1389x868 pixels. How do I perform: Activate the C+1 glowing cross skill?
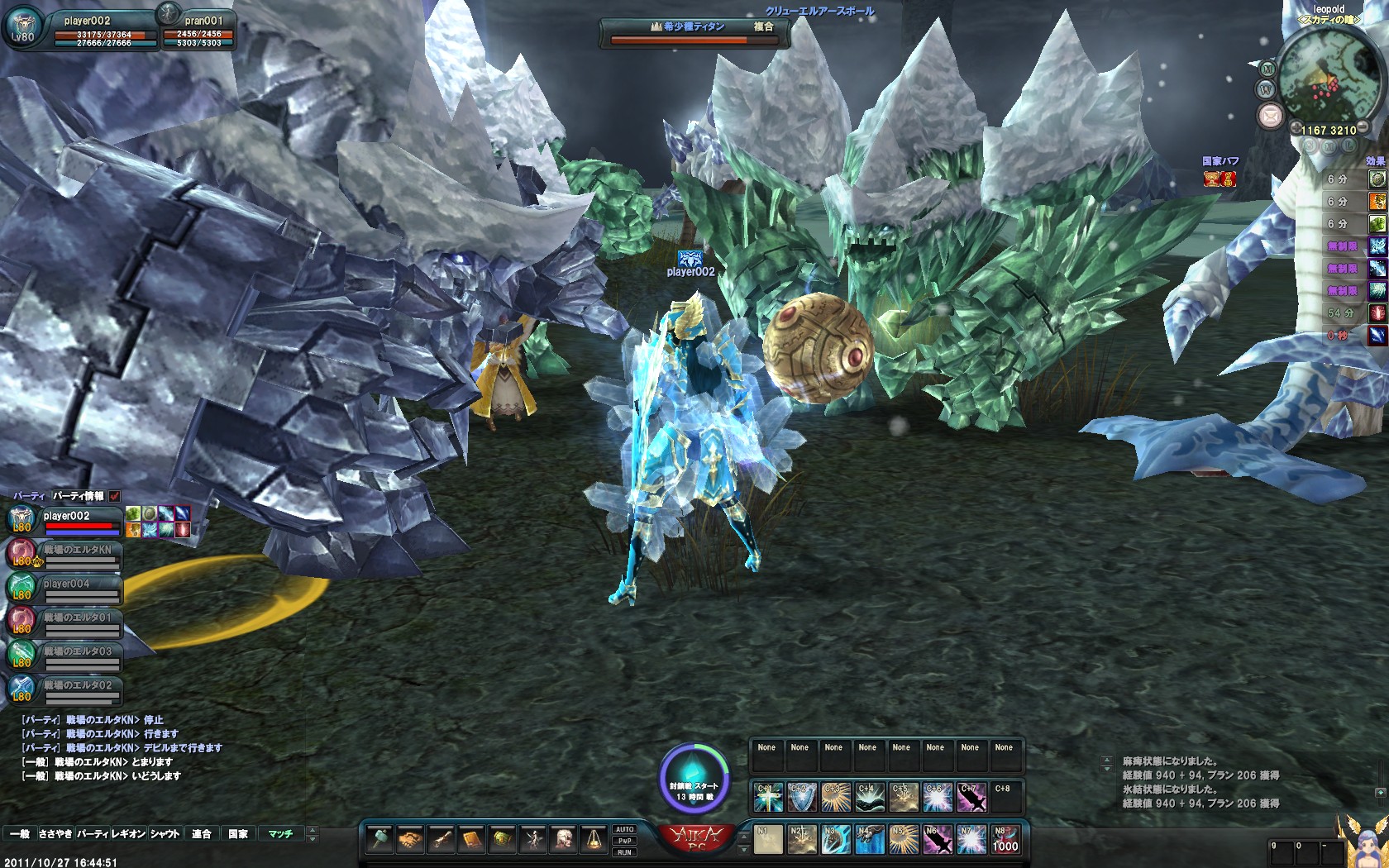[768, 797]
